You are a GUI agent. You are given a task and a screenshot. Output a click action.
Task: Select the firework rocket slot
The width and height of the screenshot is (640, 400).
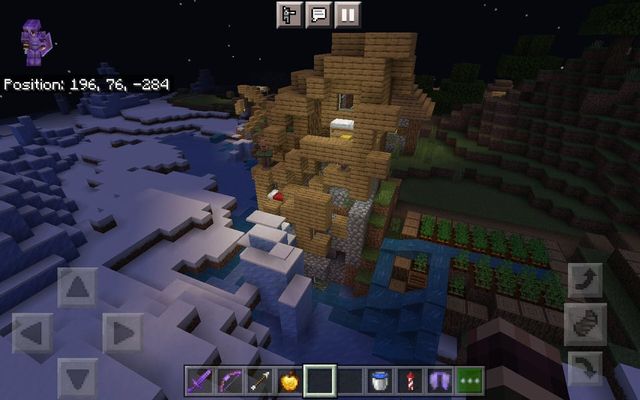(x=410, y=381)
